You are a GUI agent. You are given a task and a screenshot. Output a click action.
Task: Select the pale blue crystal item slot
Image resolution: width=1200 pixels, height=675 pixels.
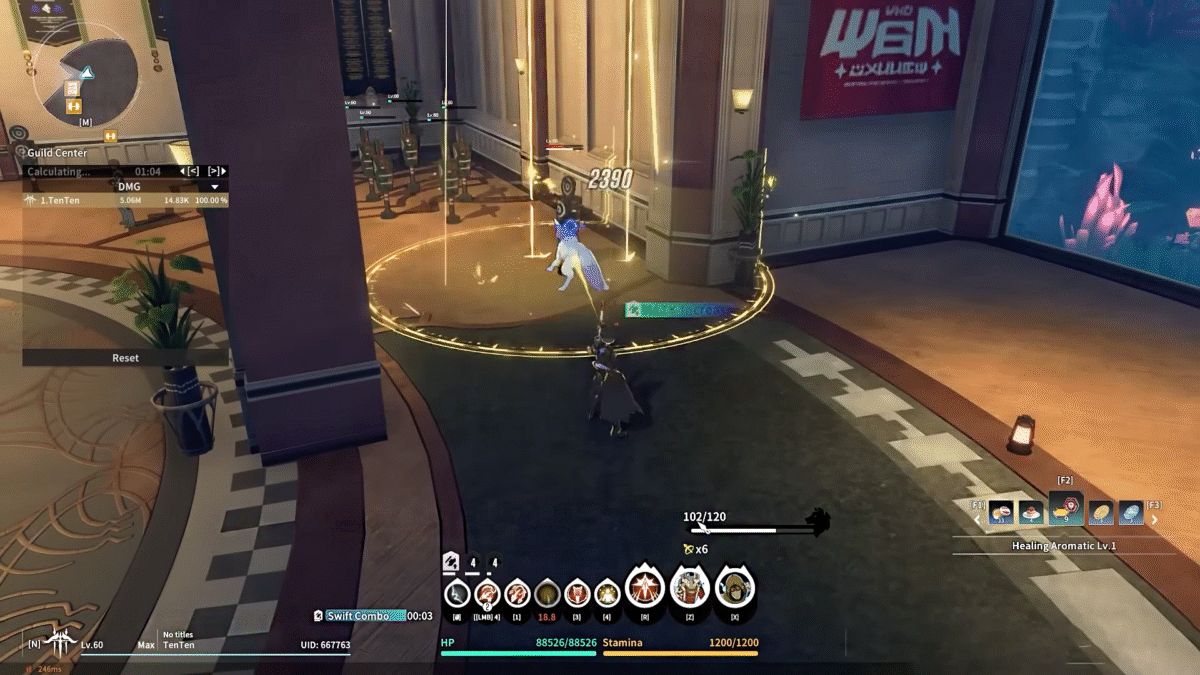click(x=1131, y=513)
